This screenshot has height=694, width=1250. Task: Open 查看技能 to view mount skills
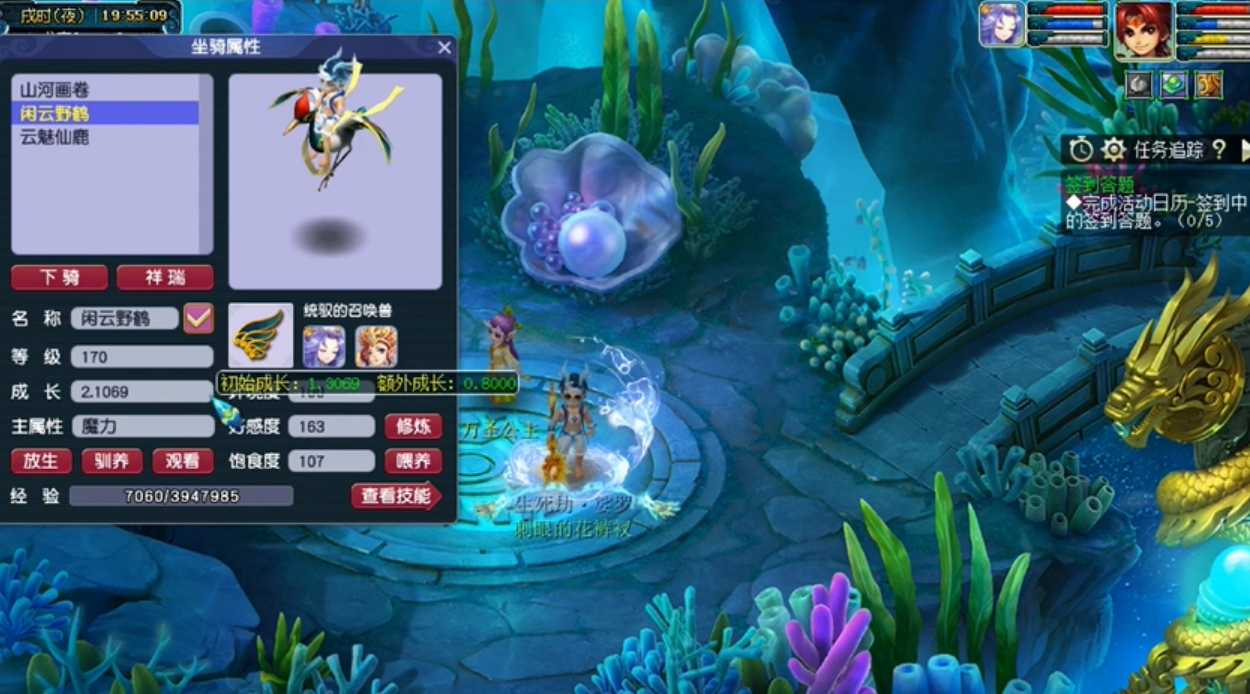click(396, 496)
